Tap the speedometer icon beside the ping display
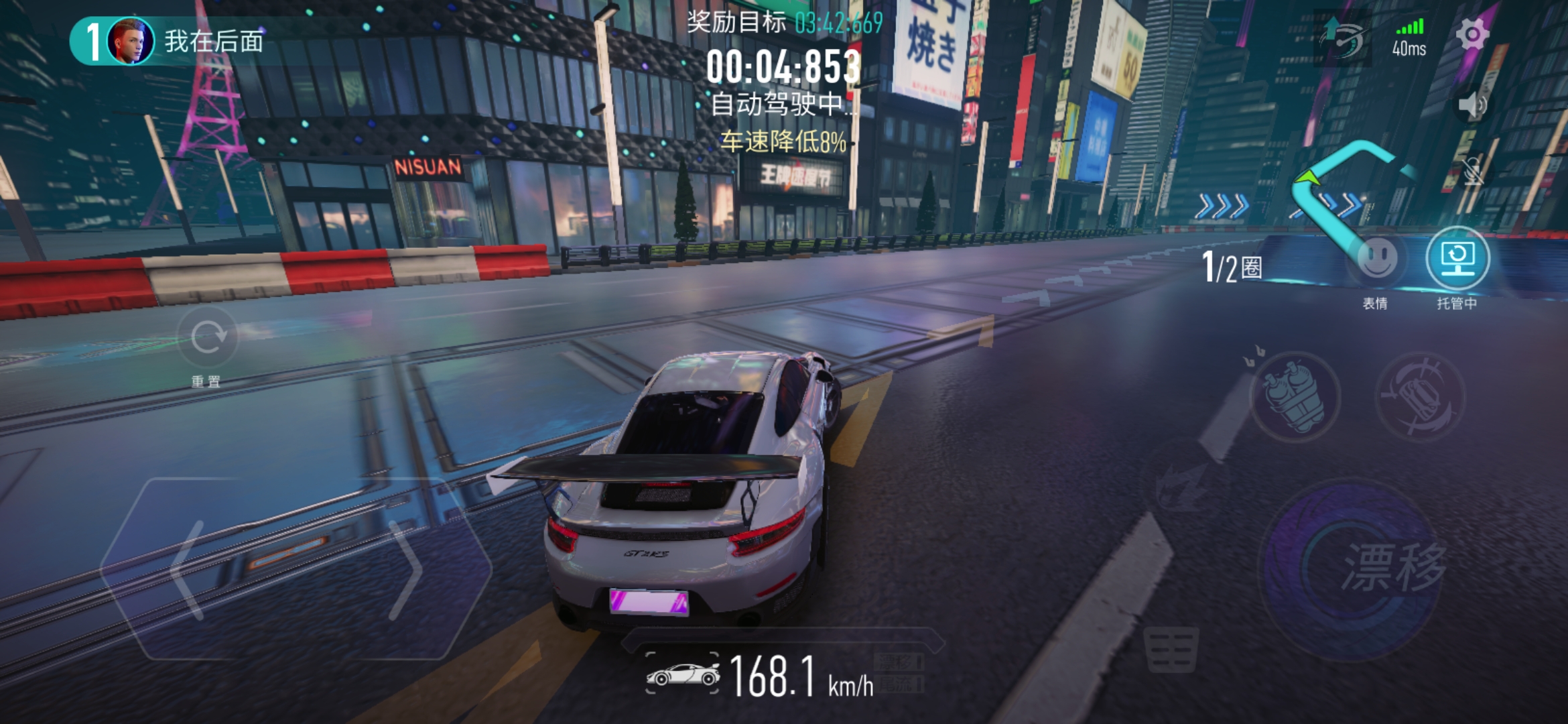Image resolution: width=1568 pixels, height=724 pixels. point(1344,38)
